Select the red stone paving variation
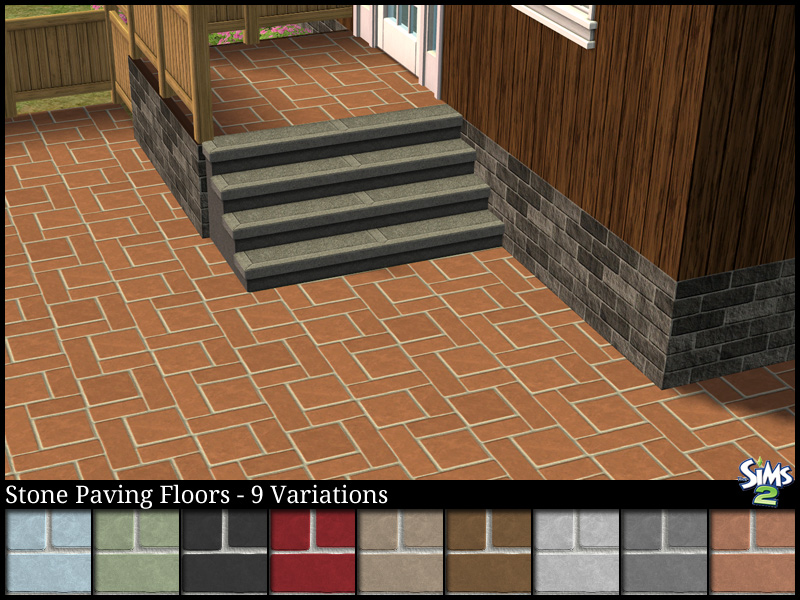The width and height of the screenshot is (800, 600). pyautogui.click(x=312, y=552)
